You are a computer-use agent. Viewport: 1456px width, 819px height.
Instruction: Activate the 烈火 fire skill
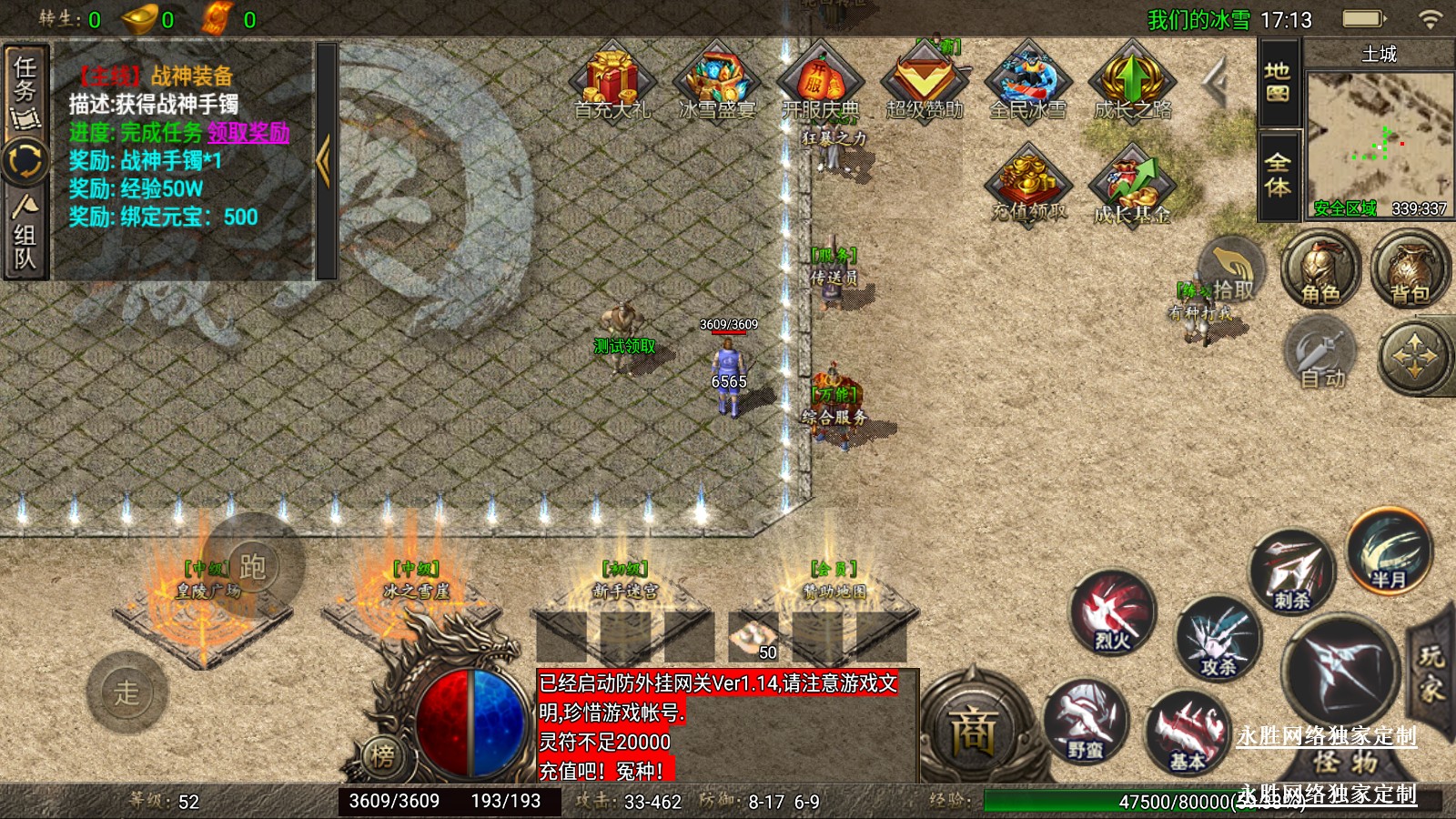(1112, 612)
